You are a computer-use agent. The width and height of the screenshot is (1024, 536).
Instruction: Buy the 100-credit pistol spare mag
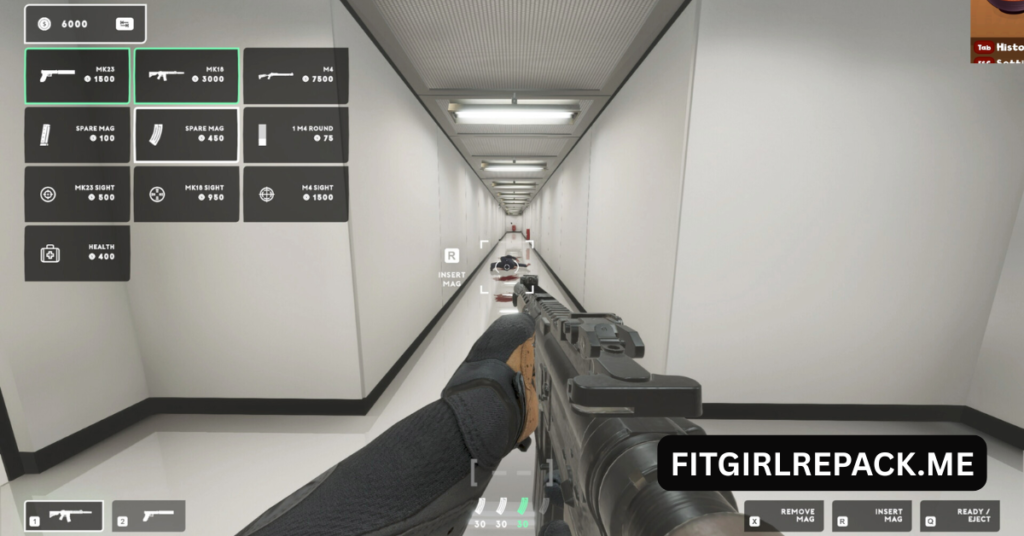point(77,134)
